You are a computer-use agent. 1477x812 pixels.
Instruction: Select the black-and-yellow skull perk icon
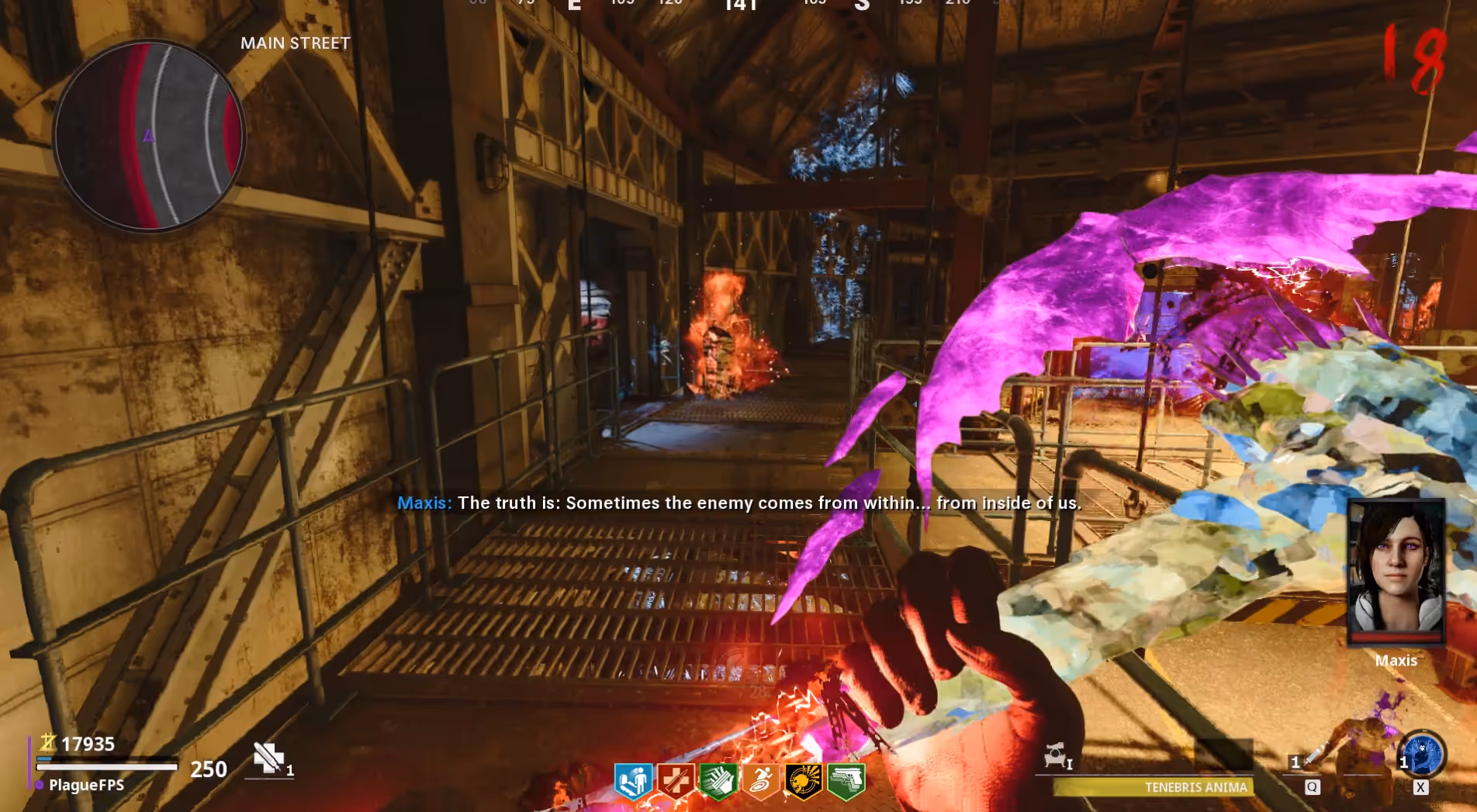pyautogui.click(x=804, y=780)
